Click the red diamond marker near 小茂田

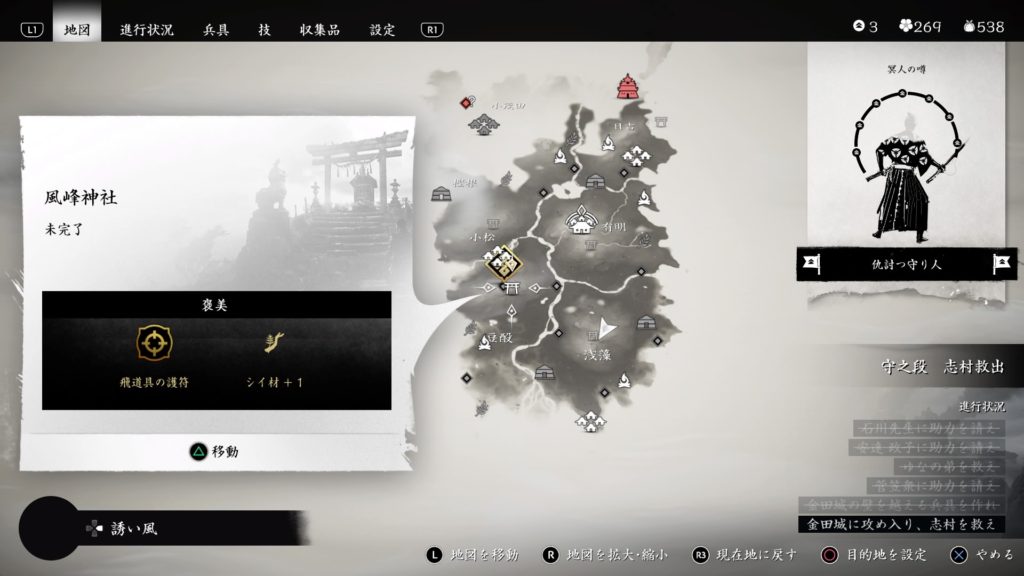(x=466, y=102)
